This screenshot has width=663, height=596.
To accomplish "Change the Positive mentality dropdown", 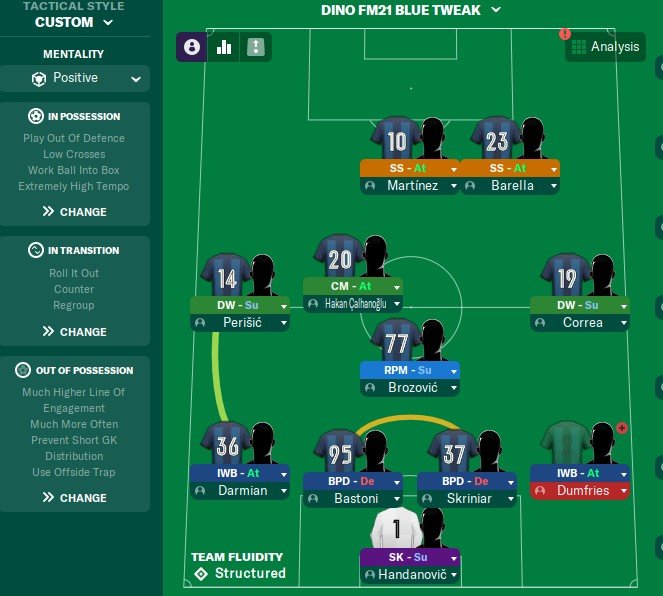I will click(75, 78).
